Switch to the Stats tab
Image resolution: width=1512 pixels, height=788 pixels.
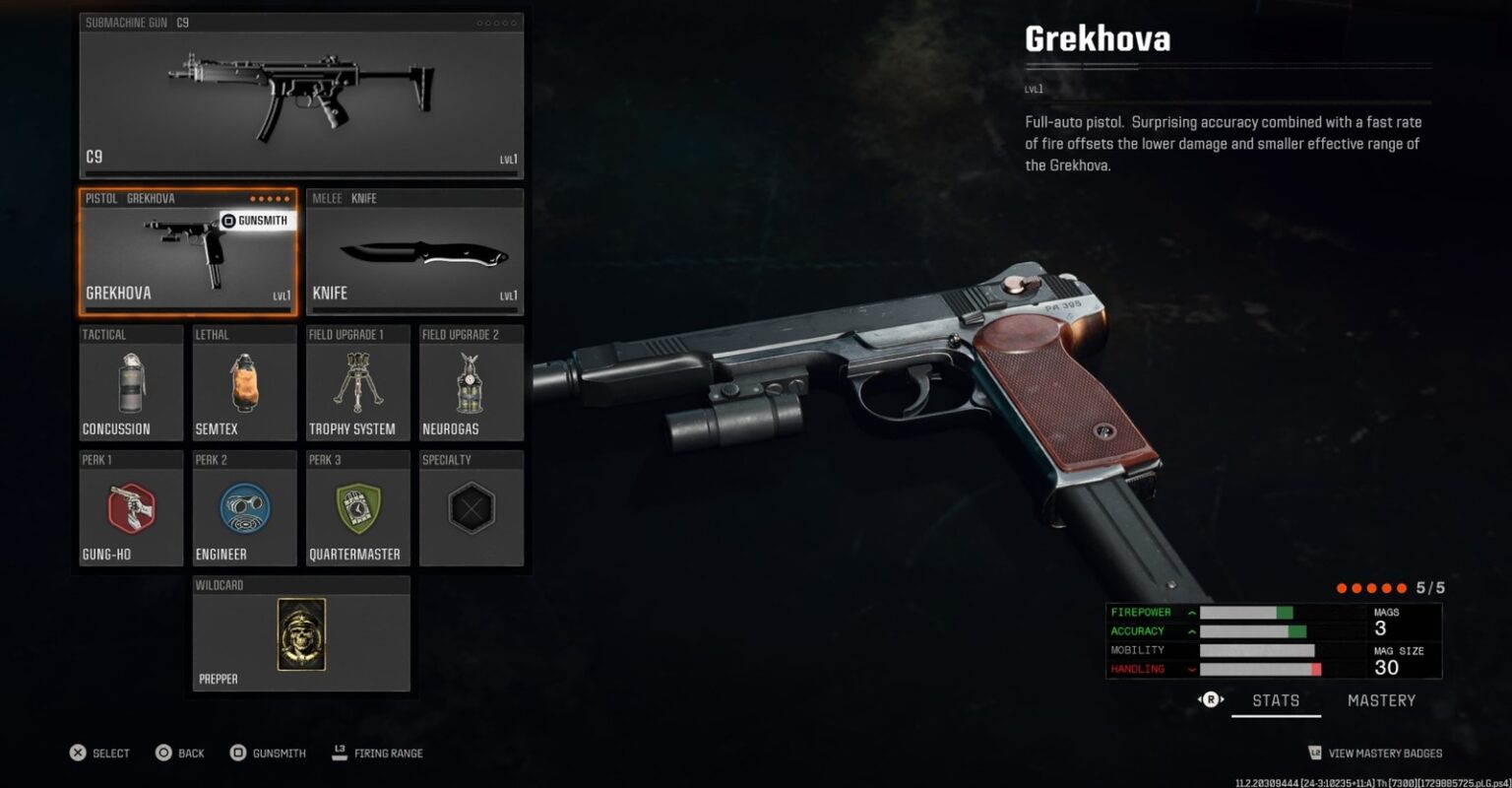[1276, 700]
